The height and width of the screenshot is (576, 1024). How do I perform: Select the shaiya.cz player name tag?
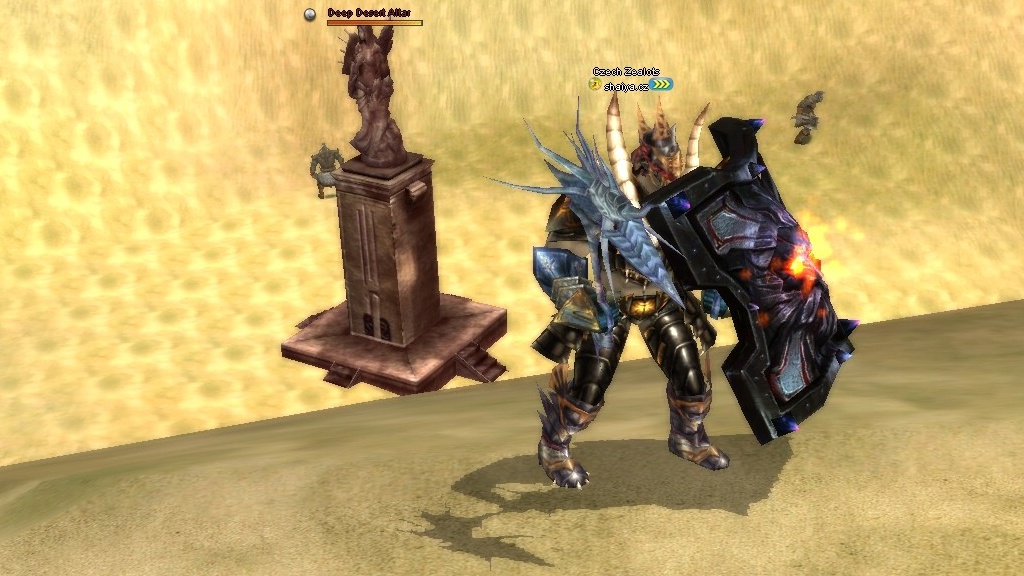626,86
